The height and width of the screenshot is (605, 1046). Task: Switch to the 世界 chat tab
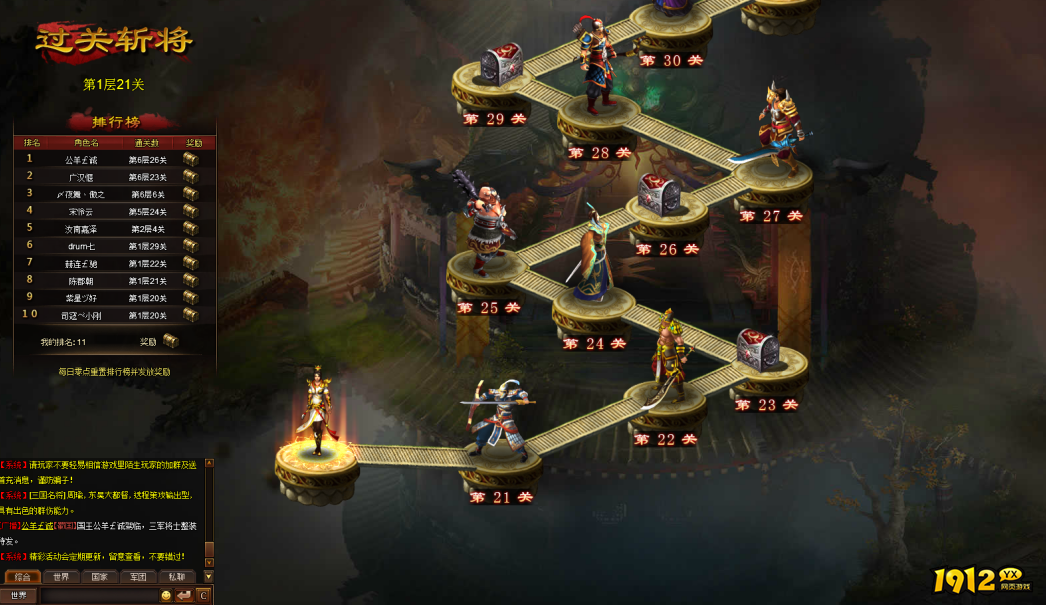coord(61,577)
